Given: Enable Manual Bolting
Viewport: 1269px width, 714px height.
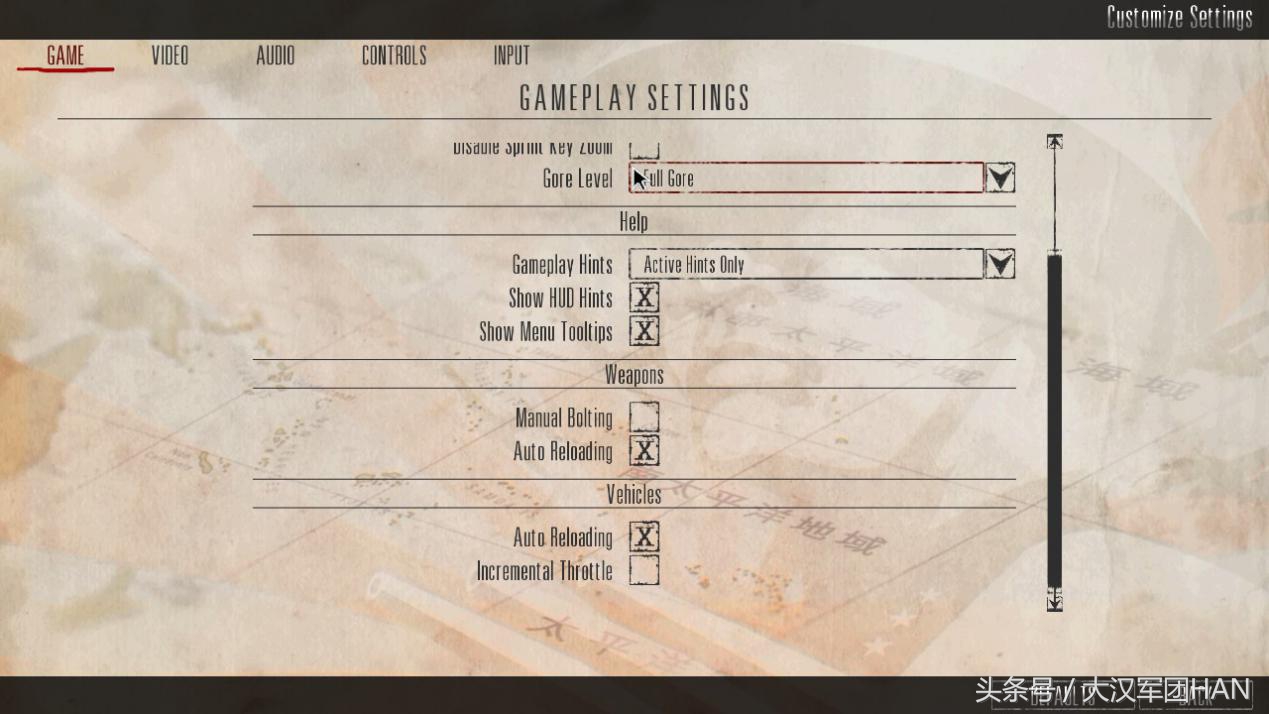Looking at the screenshot, I should (x=645, y=417).
